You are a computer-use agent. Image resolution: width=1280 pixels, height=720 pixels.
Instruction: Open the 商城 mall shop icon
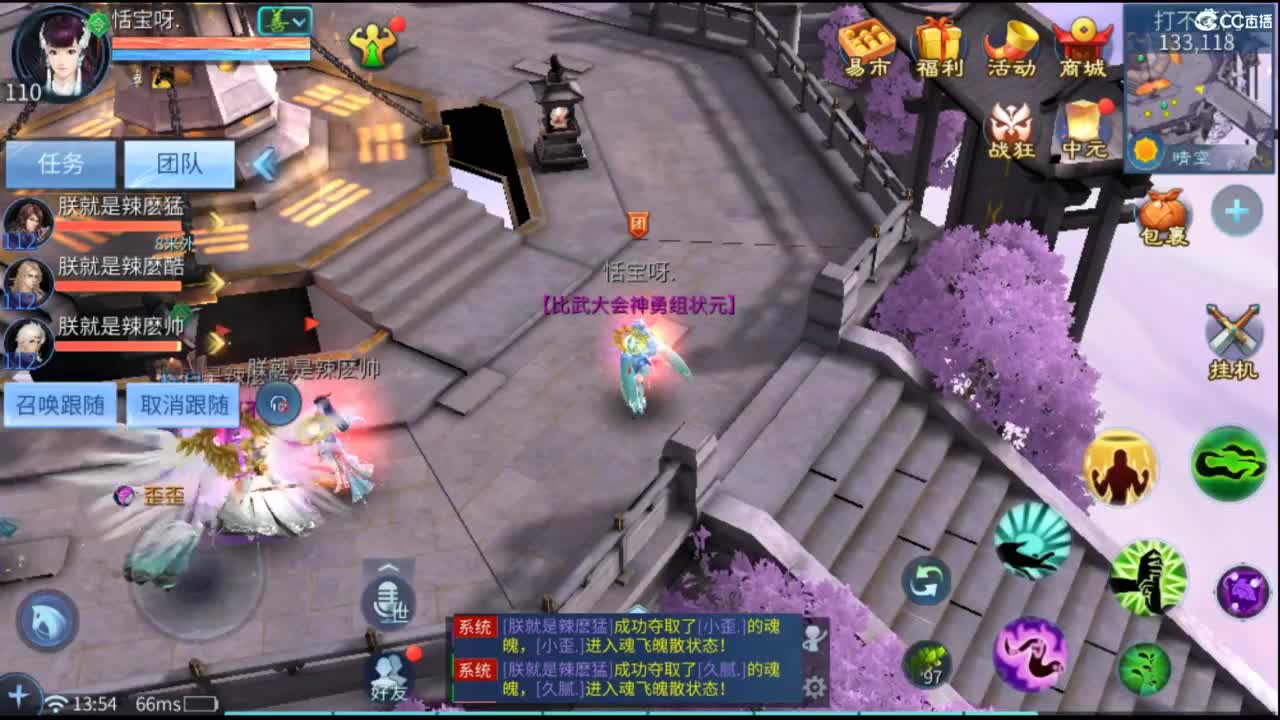click(1082, 45)
